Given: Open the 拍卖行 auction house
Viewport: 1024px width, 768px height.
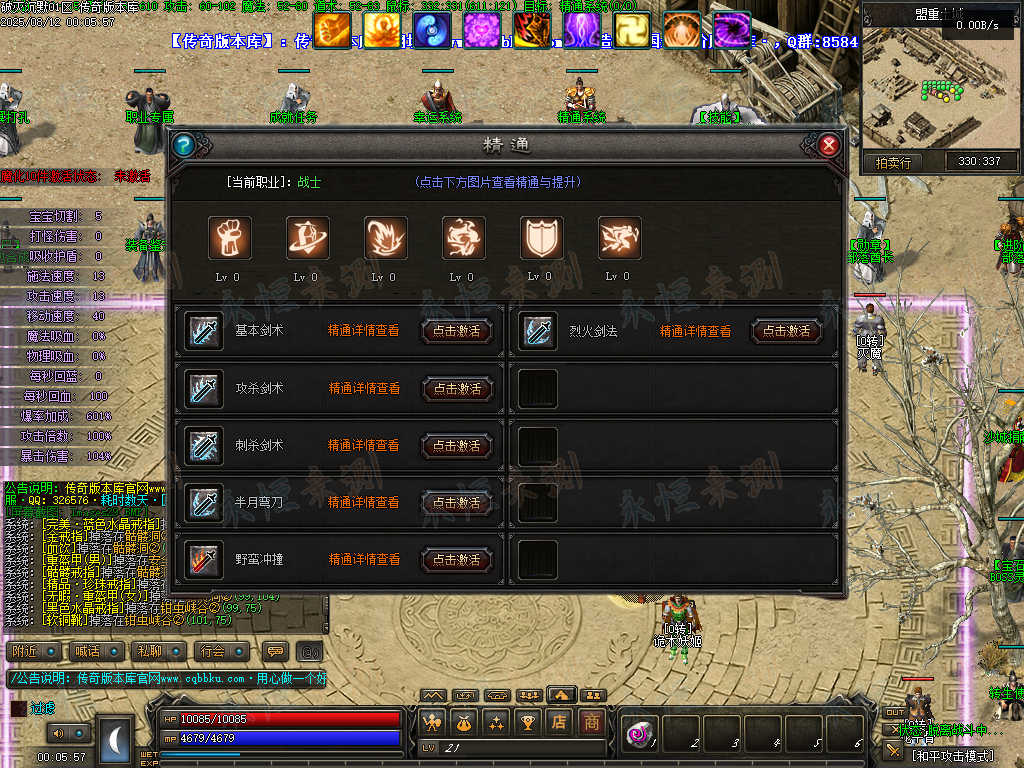Looking at the screenshot, I should [x=893, y=162].
